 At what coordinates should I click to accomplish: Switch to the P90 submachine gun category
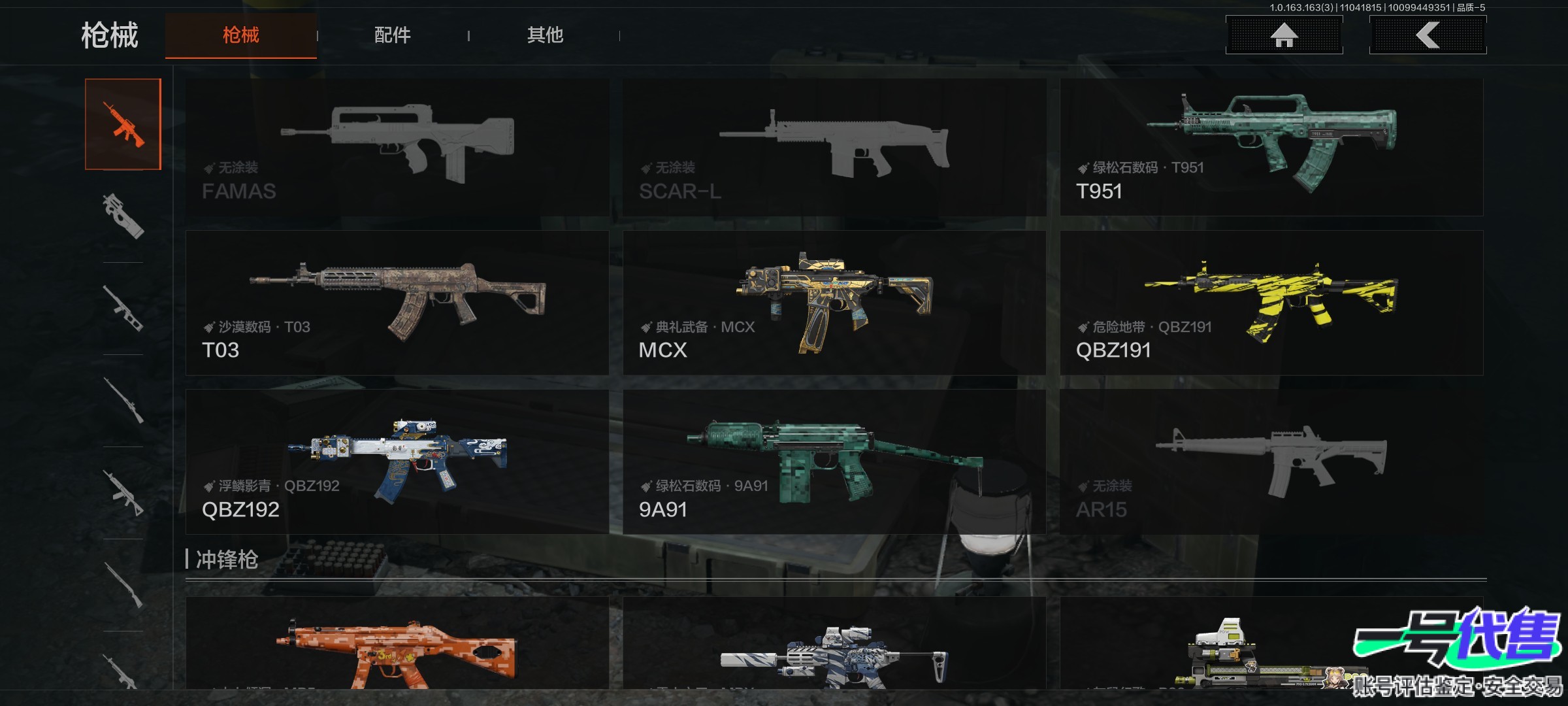pyautogui.click(x=123, y=216)
